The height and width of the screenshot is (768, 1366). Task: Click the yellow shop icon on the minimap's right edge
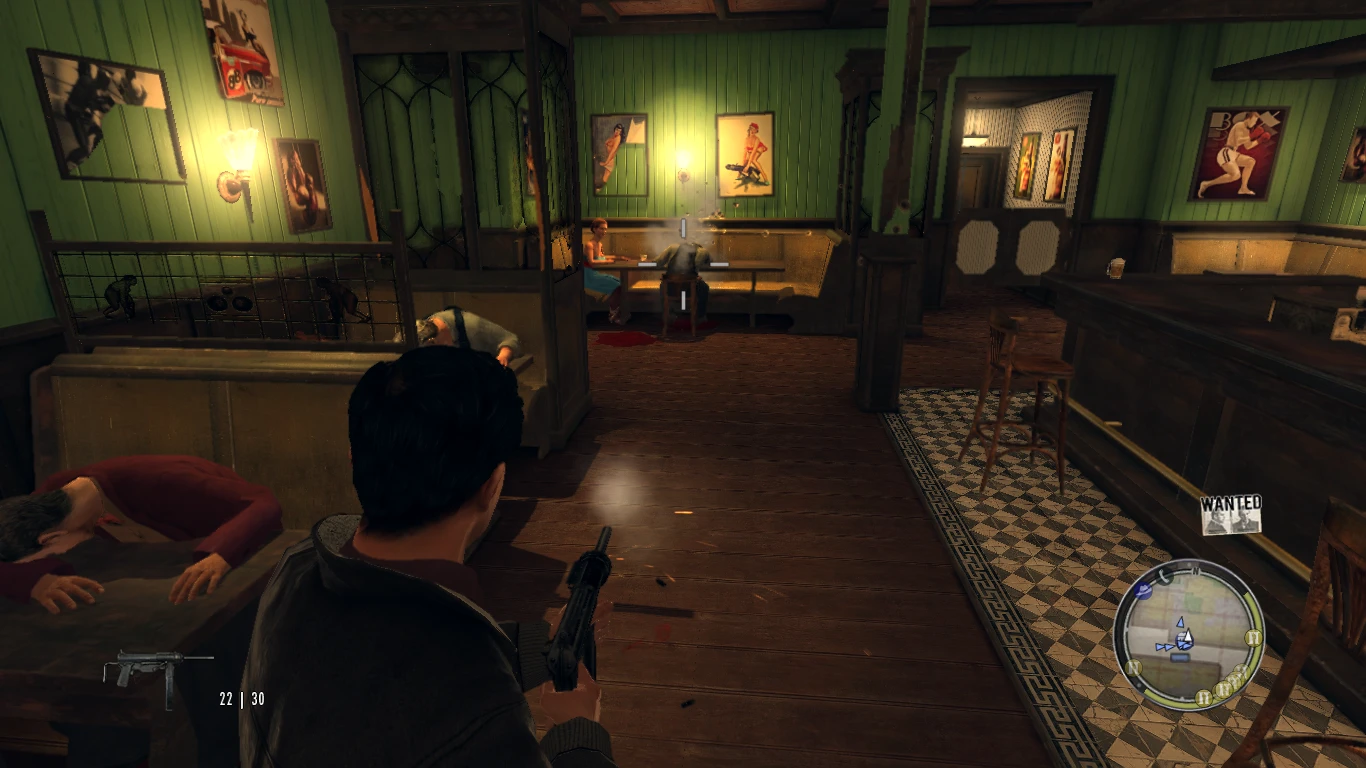1253,637
